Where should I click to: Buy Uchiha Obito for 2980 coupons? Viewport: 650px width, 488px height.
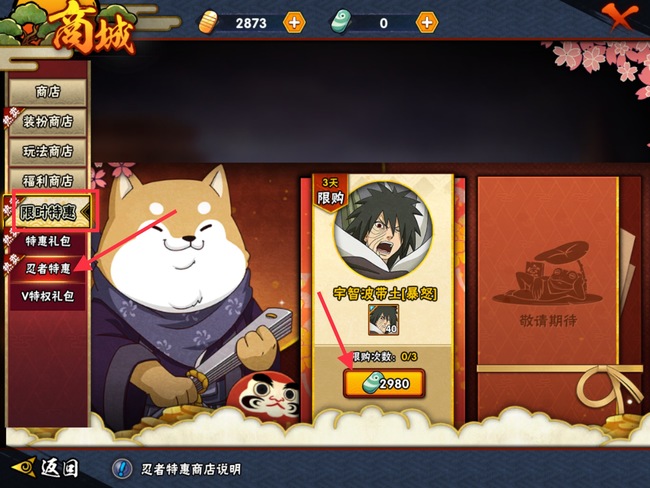(x=383, y=383)
